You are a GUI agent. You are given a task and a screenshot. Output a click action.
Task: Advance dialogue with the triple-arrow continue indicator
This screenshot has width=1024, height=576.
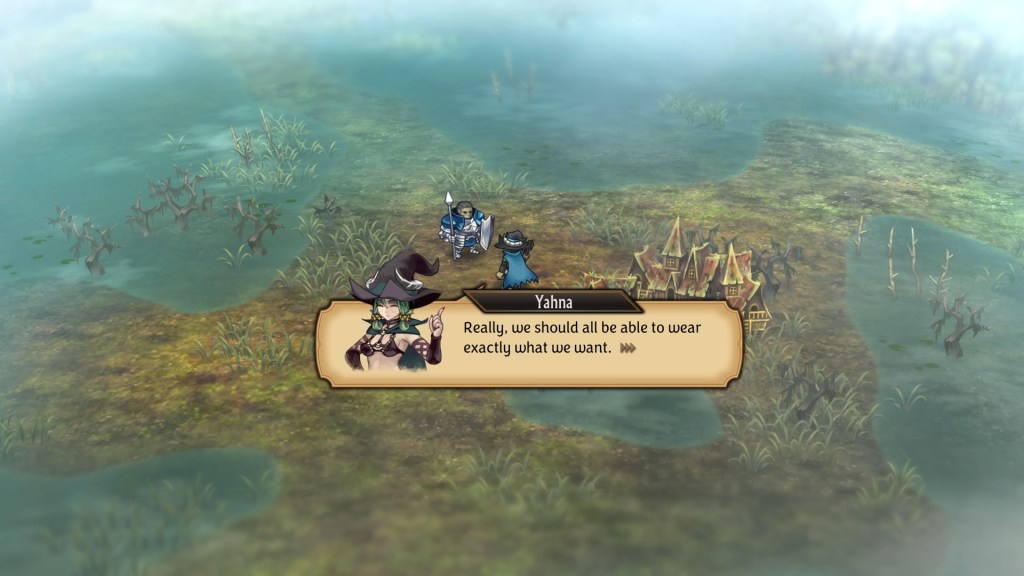click(x=628, y=348)
